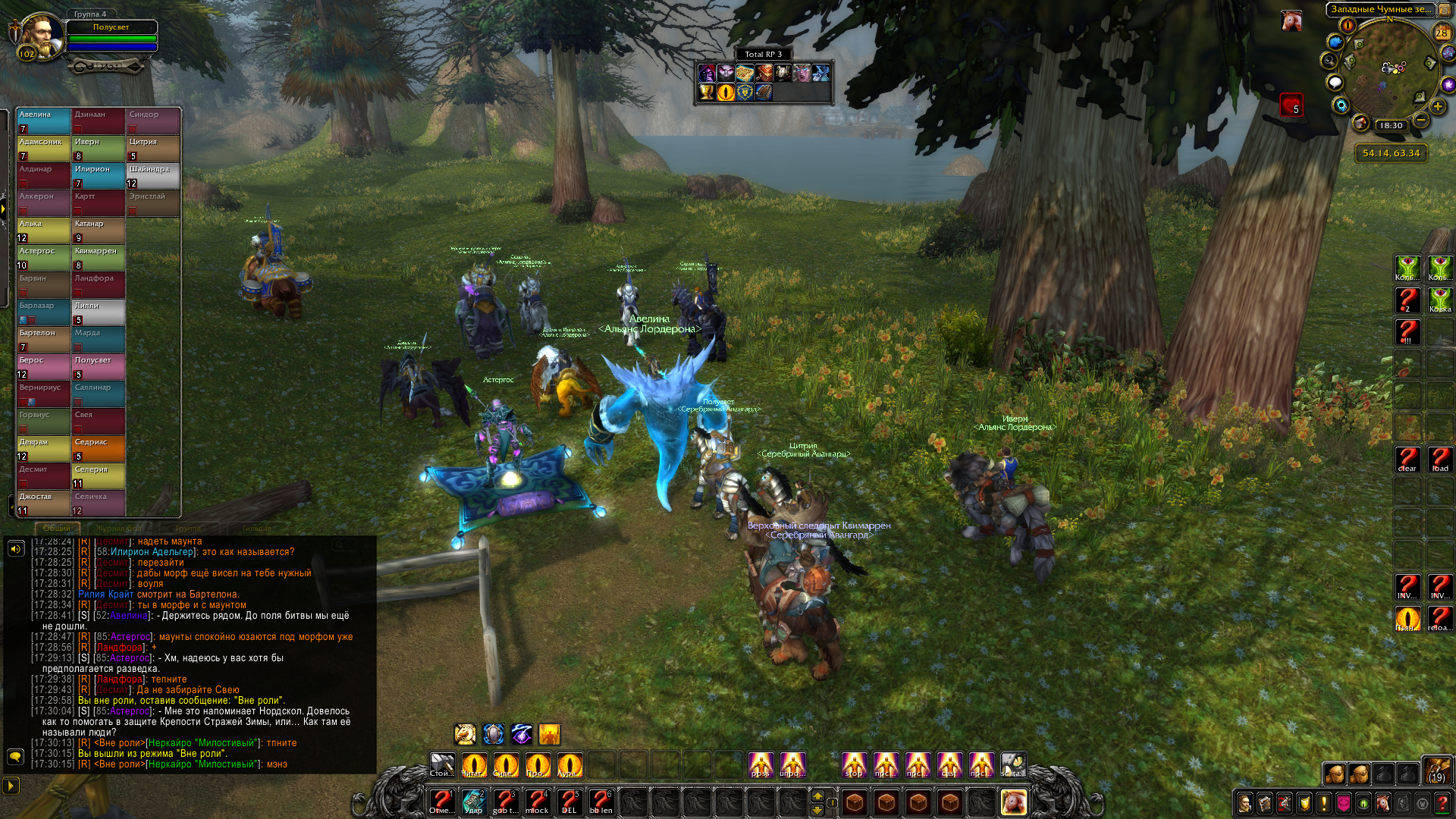Trigger the 'stop' macro button
This screenshot has width=1456, height=819.
[x=854, y=764]
